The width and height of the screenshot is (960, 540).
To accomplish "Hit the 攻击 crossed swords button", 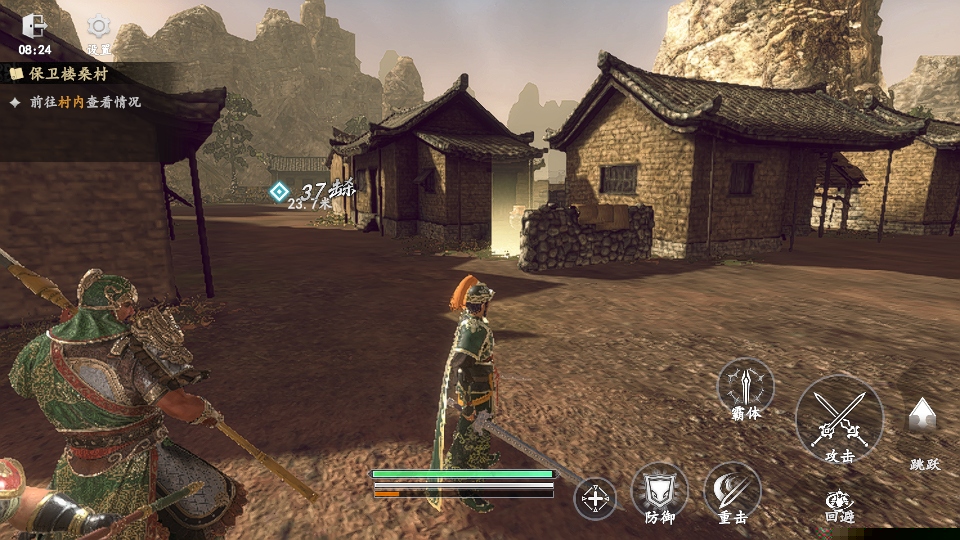I will coord(838,419).
